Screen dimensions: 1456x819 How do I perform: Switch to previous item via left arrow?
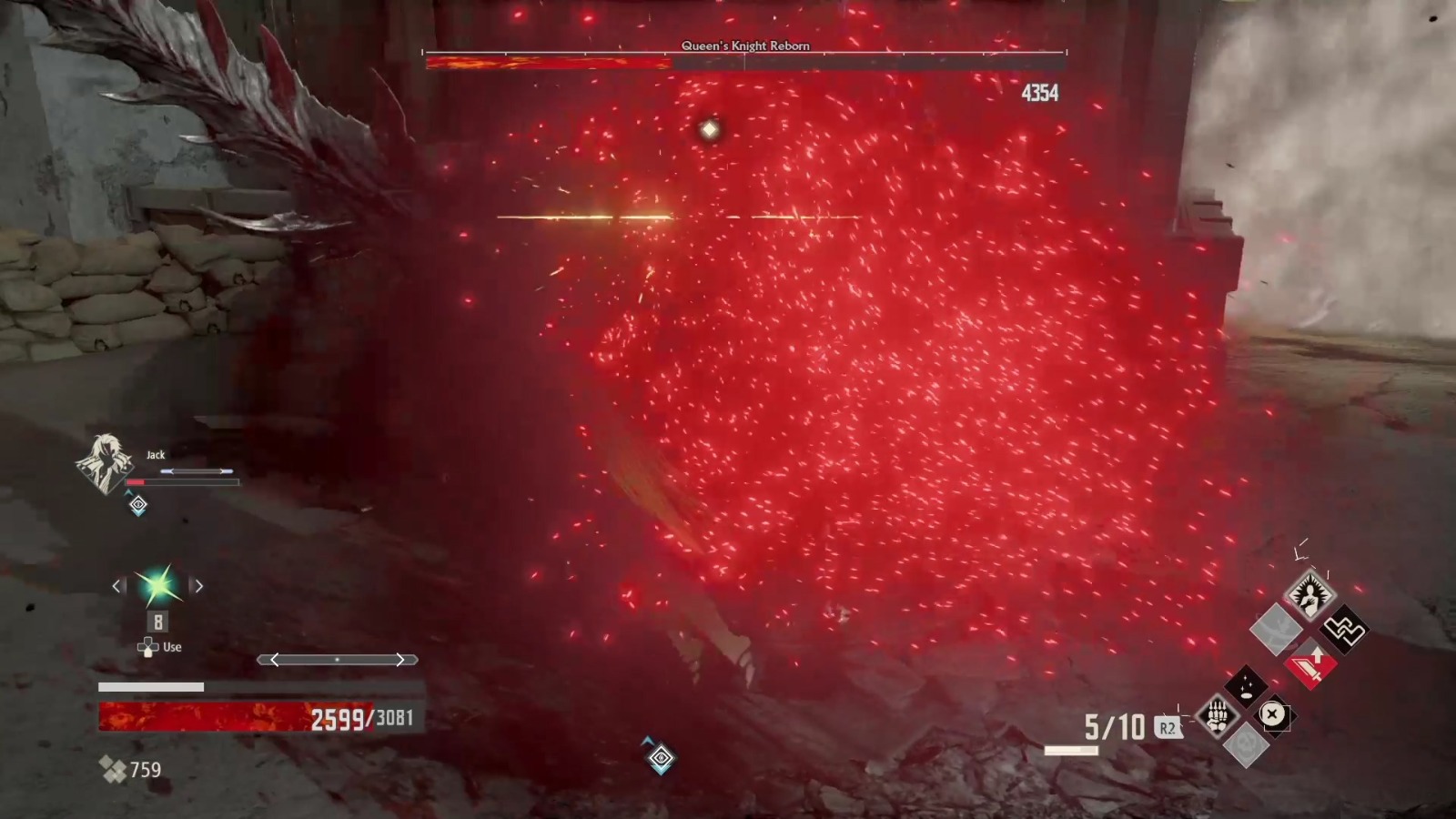click(117, 586)
